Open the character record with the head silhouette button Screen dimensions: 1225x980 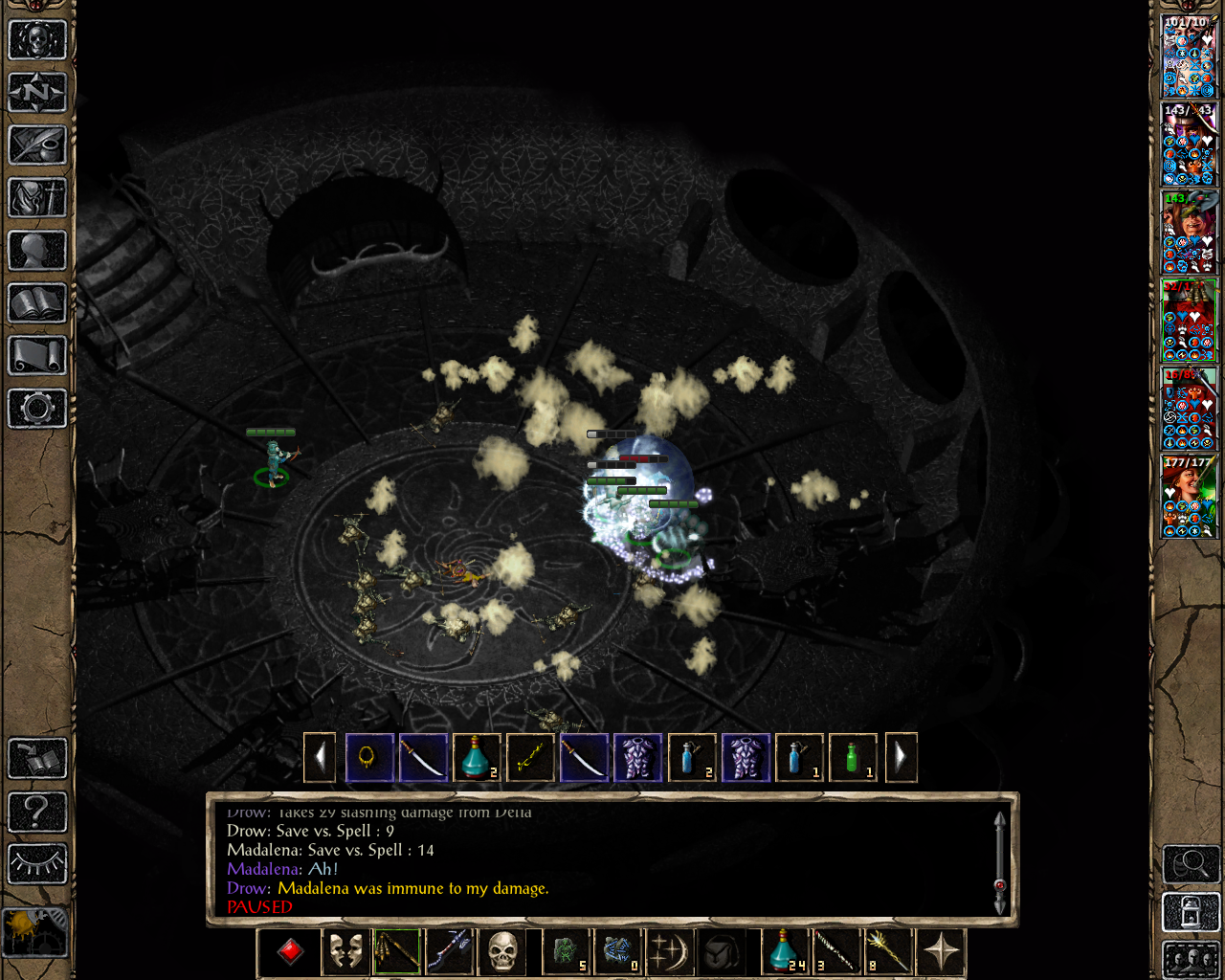37,251
